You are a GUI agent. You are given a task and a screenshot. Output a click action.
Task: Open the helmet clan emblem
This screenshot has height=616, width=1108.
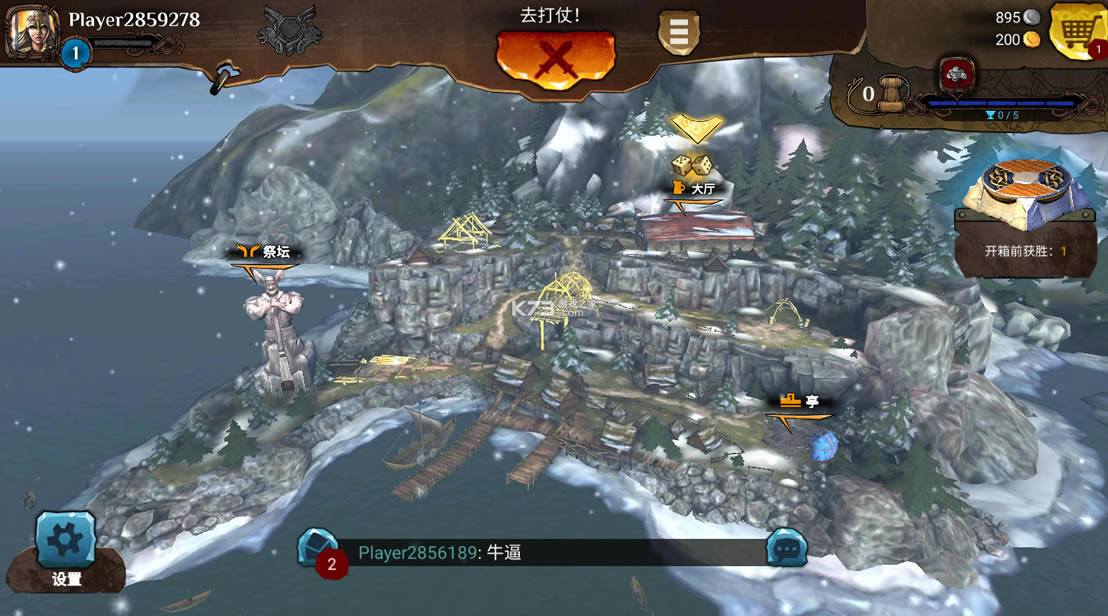pos(289,30)
